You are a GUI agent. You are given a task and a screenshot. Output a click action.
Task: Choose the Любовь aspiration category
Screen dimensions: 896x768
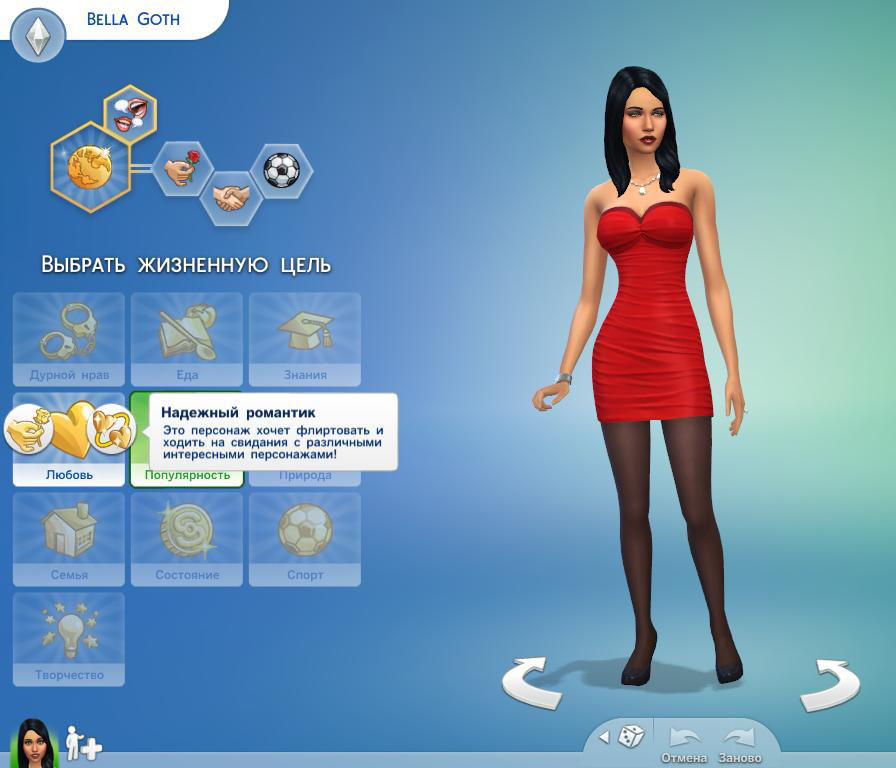point(69,439)
